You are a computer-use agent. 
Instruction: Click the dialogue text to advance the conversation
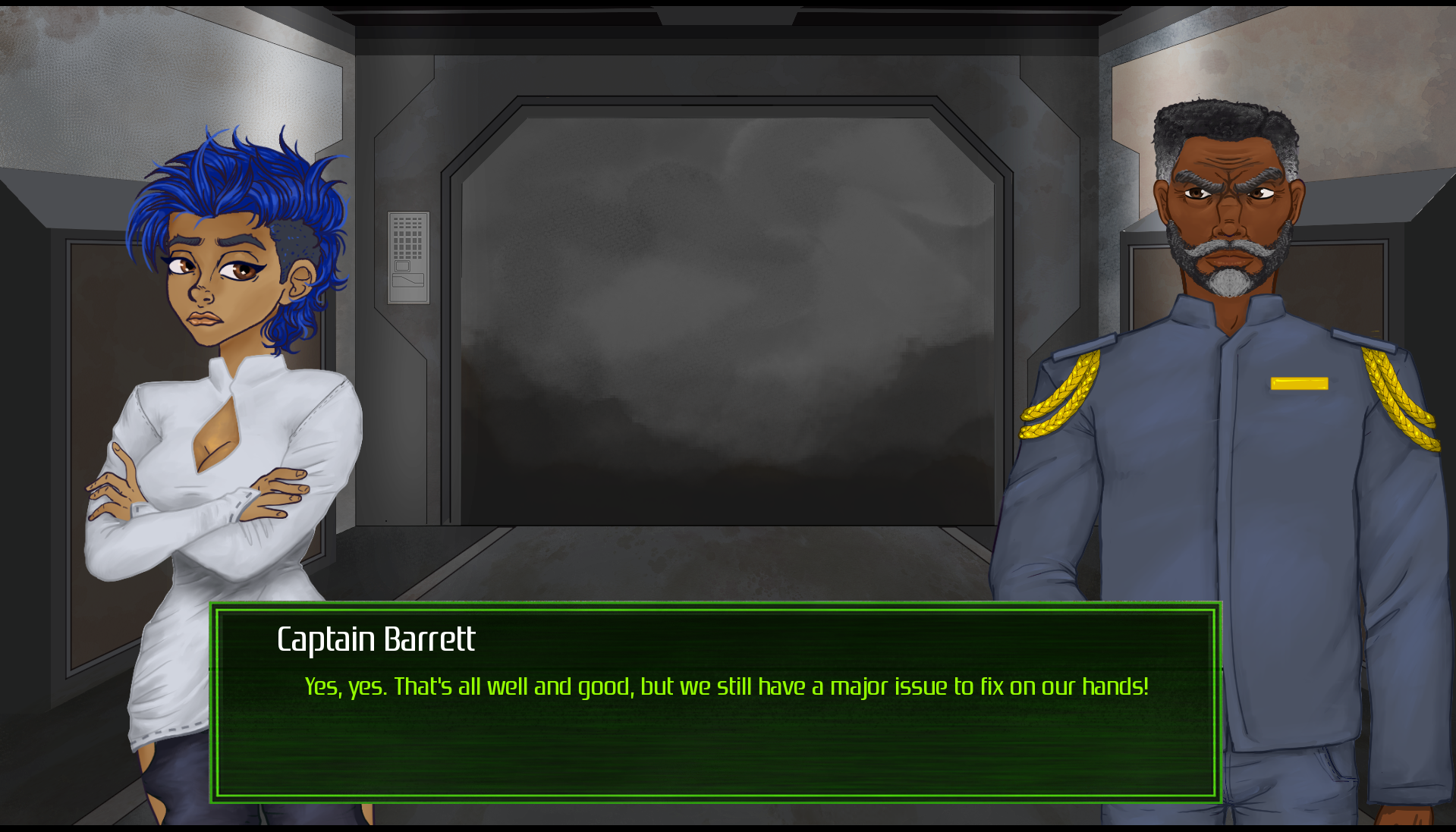[725, 686]
